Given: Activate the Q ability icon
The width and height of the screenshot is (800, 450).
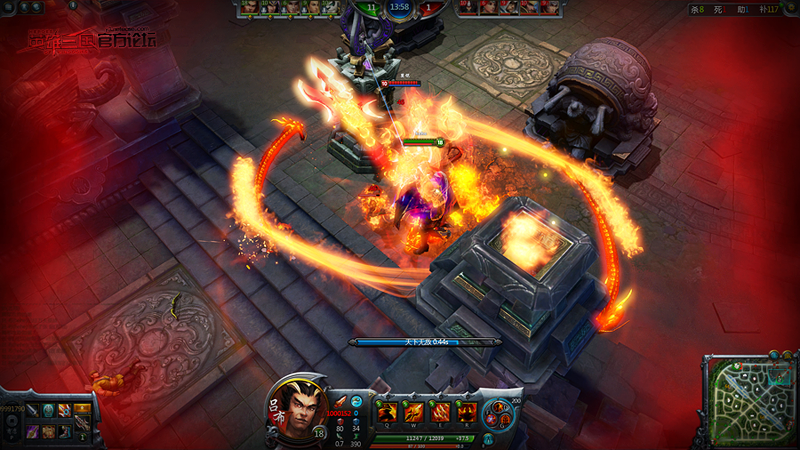Looking at the screenshot, I should [x=386, y=412].
